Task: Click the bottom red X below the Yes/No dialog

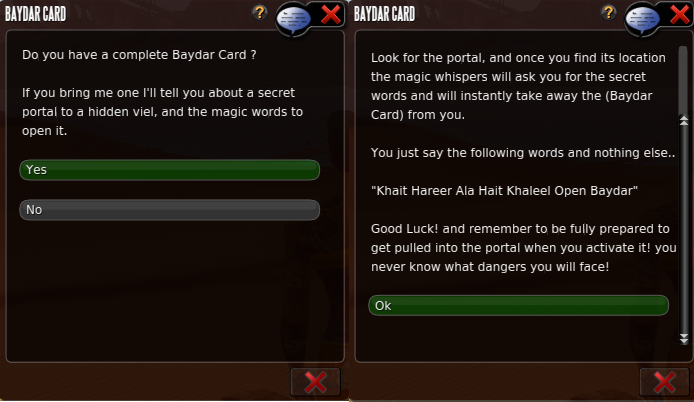Action: click(x=315, y=382)
